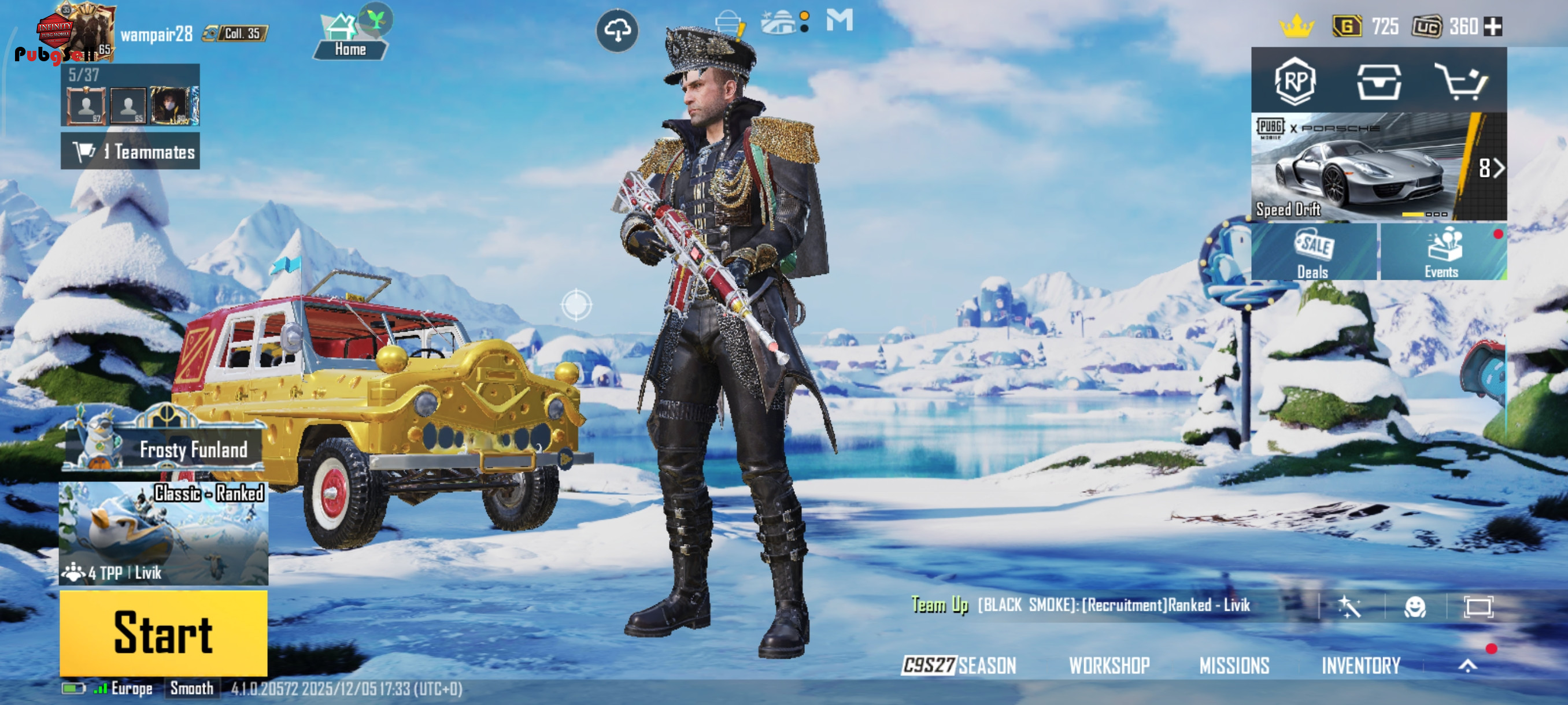
Task: Click the yellow Start button
Action: 163,633
